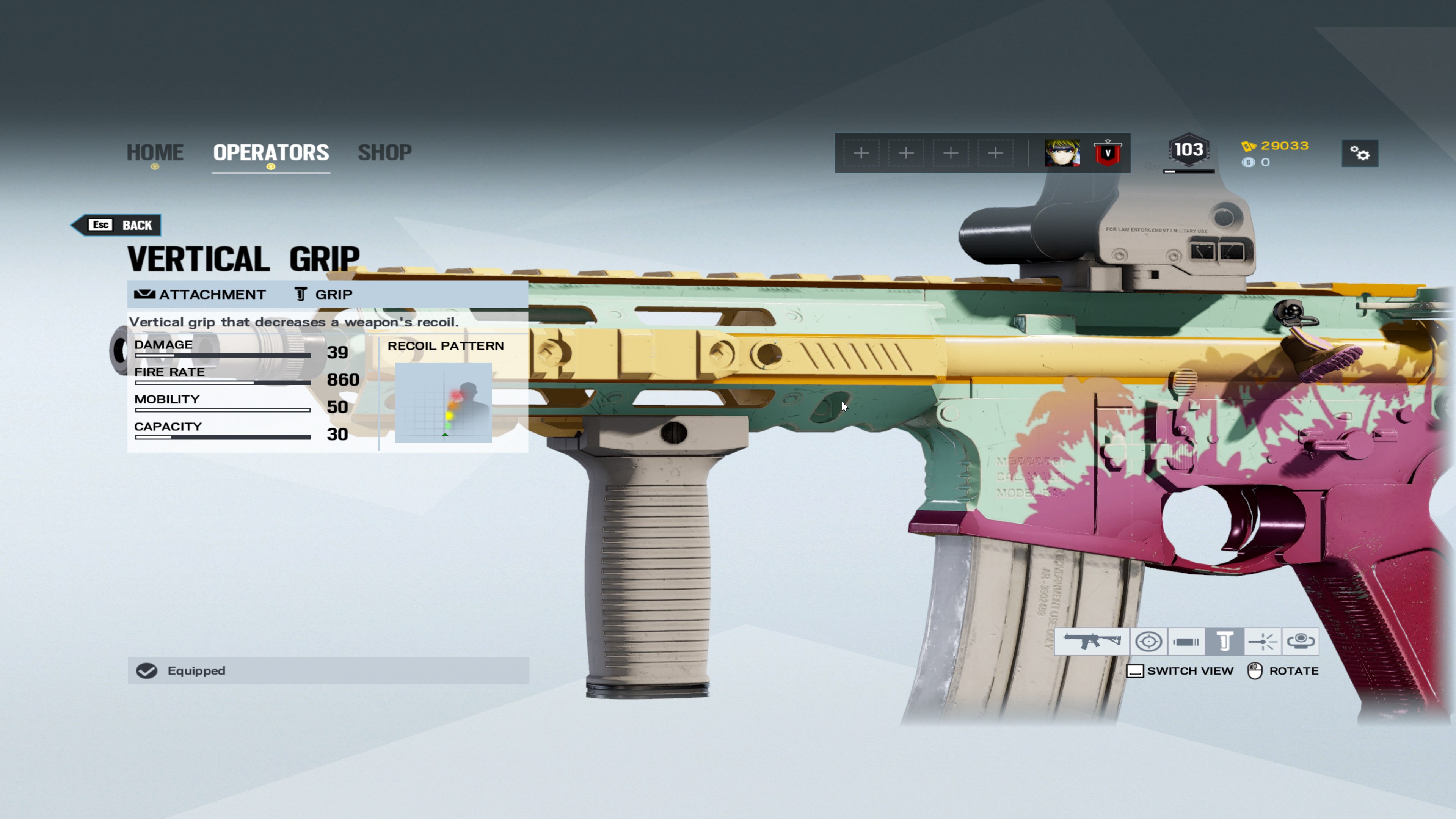This screenshot has height=819, width=1456.
Task: Open the weapon charm icon
Action: (1300, 642)
